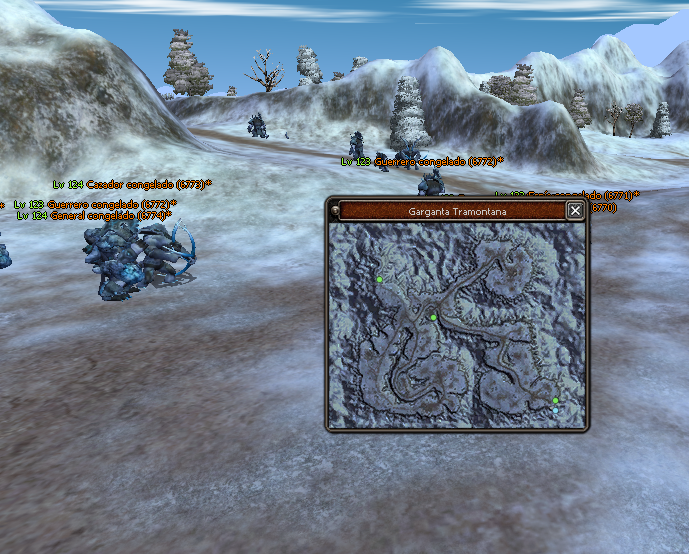
Task: Click the light blue marker on the map
Action: pyautogui.click(x=556, y=410)
